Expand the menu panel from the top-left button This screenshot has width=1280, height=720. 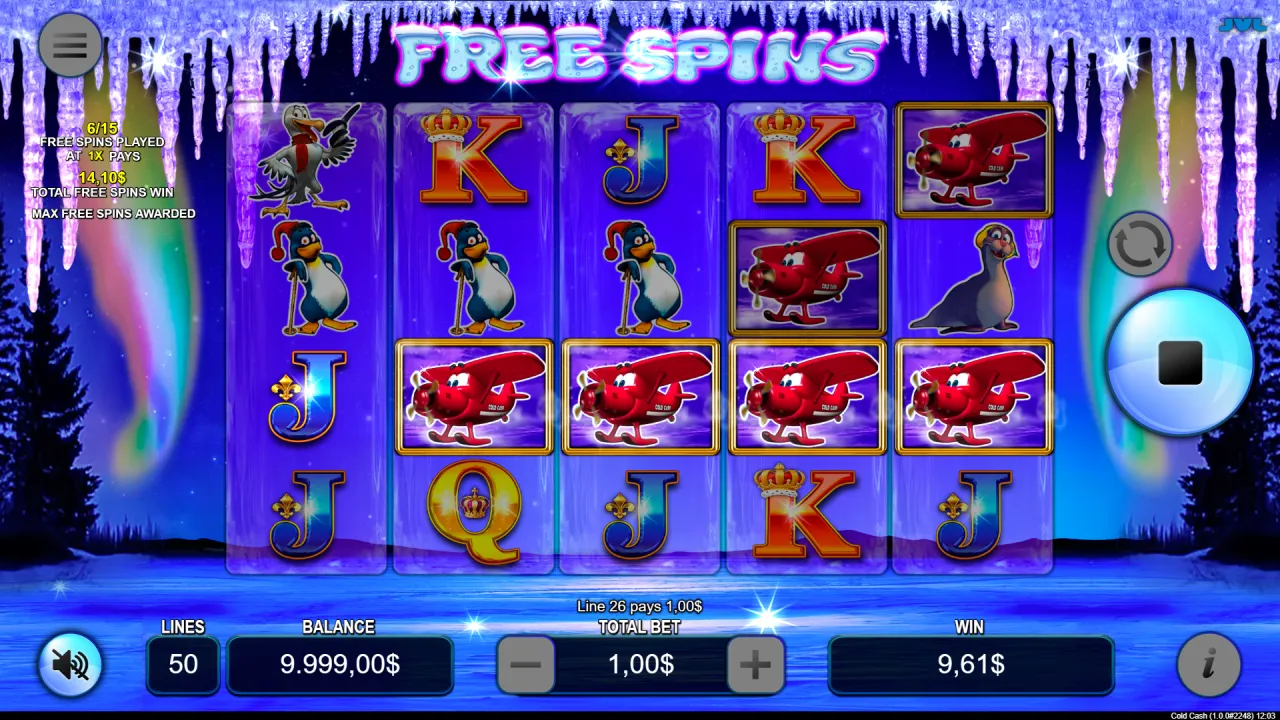pos(69,45)
